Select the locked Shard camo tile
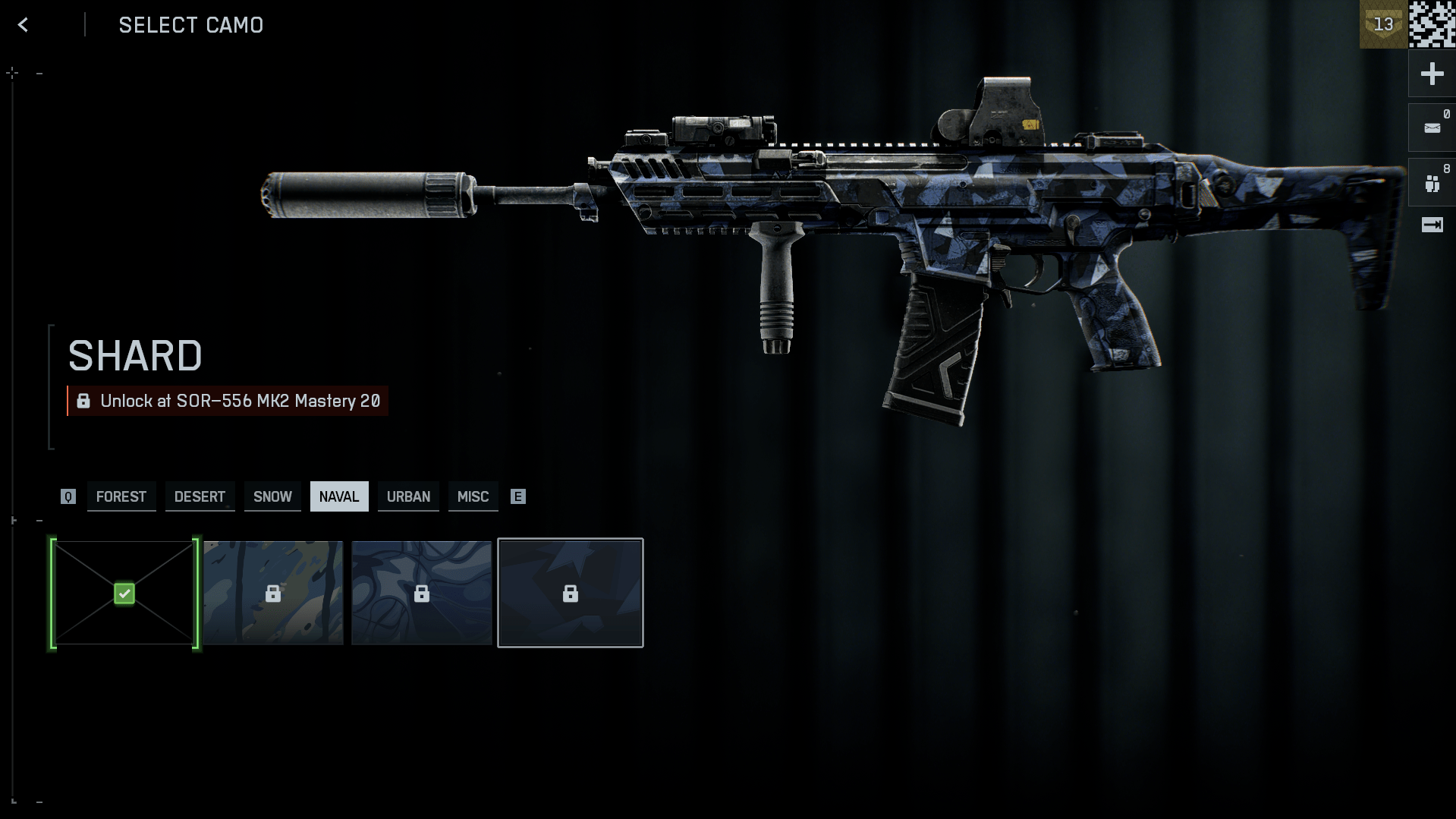Screen dimensions: 1456x819 tap(571, 593)
